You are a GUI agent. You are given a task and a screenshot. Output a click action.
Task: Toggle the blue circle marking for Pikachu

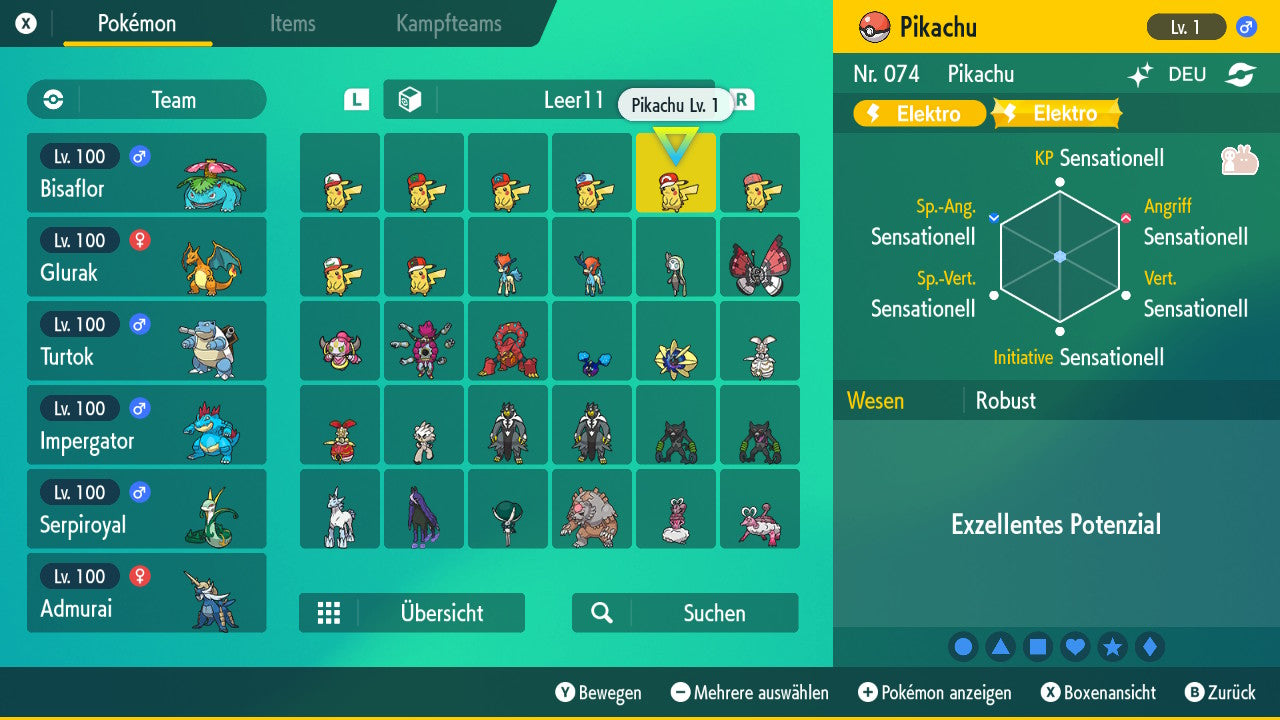point(963,646)
